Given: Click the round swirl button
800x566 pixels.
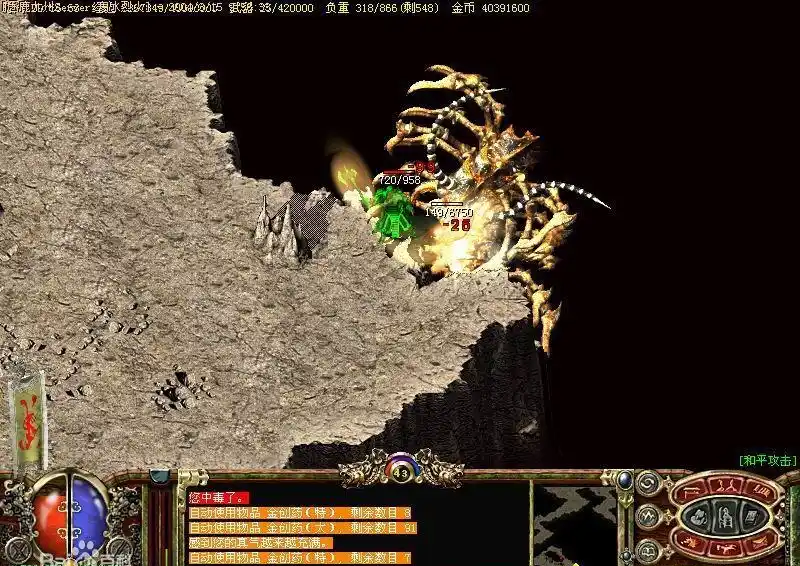Looking at the screenshot, I should pos(647,483).
